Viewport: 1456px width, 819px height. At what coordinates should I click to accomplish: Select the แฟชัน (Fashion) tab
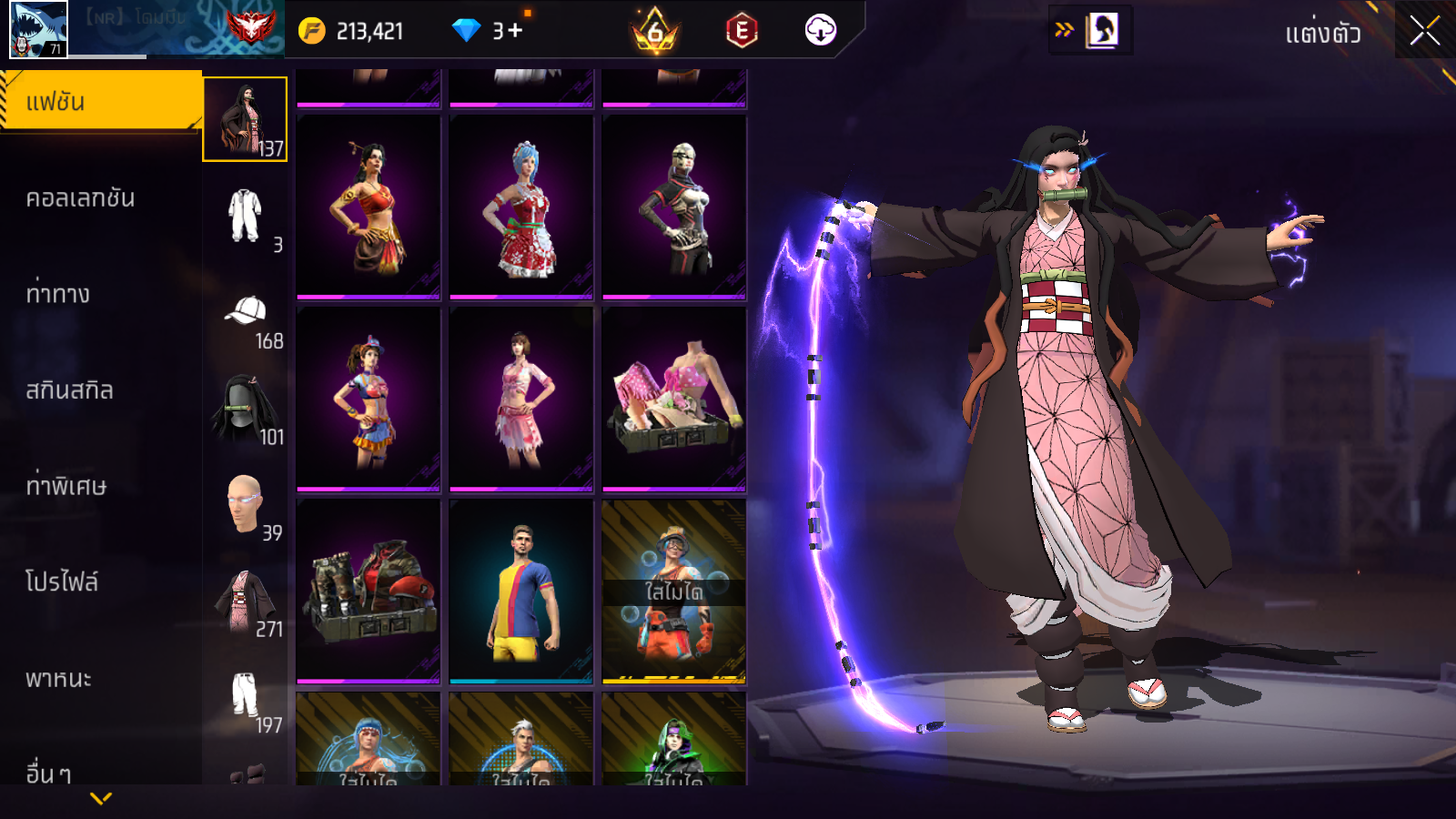100,102
